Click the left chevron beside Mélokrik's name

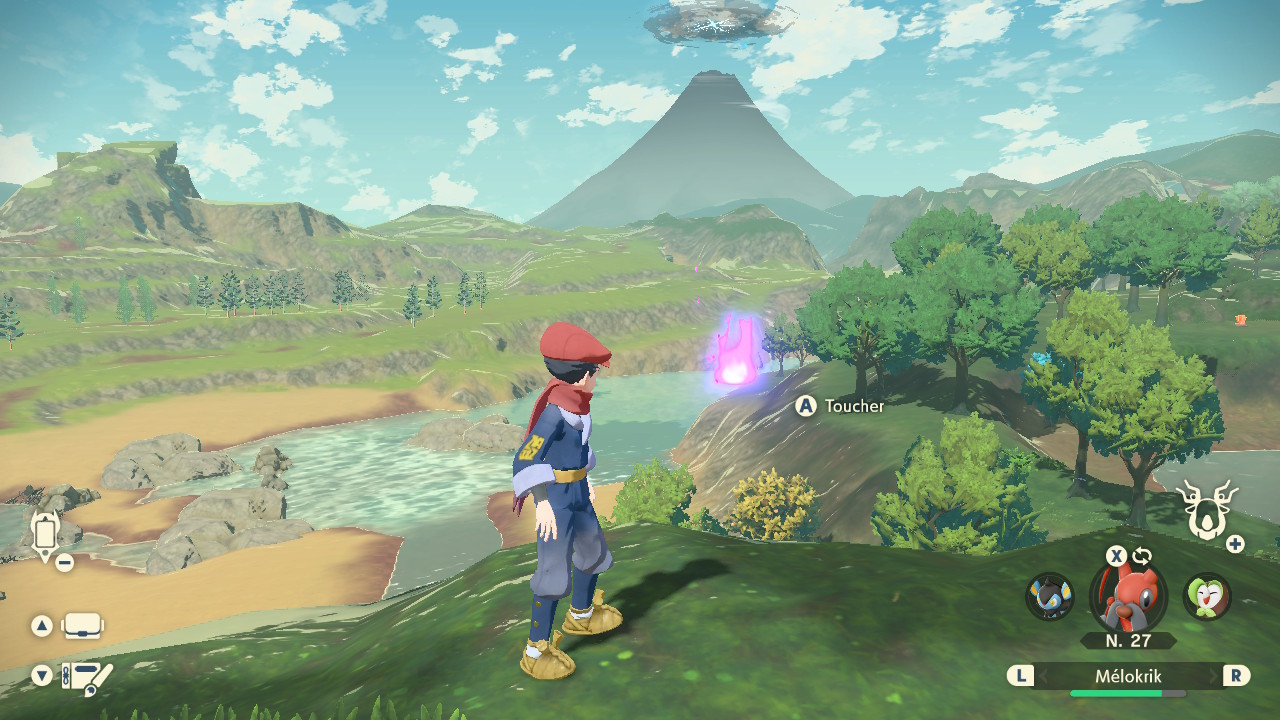tap(1044, 677)
